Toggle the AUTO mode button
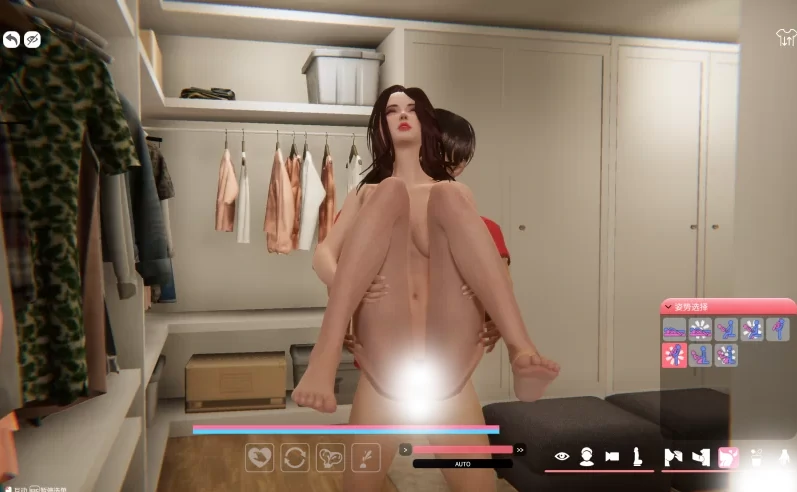This screenshot has height=492, width=797. (462, 464)
